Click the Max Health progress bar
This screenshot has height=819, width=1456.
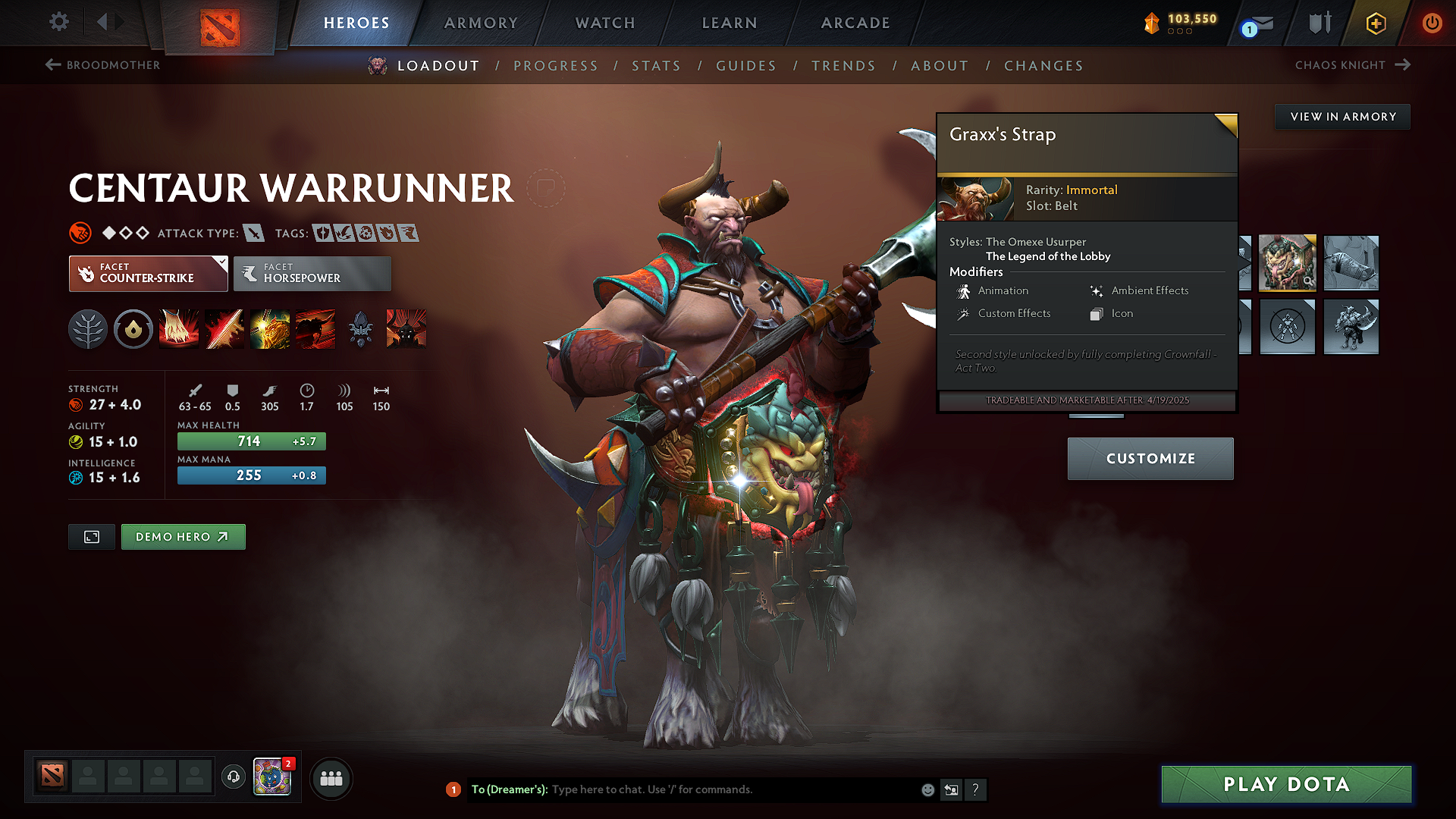pyautogui.click(x=251, y=441)
